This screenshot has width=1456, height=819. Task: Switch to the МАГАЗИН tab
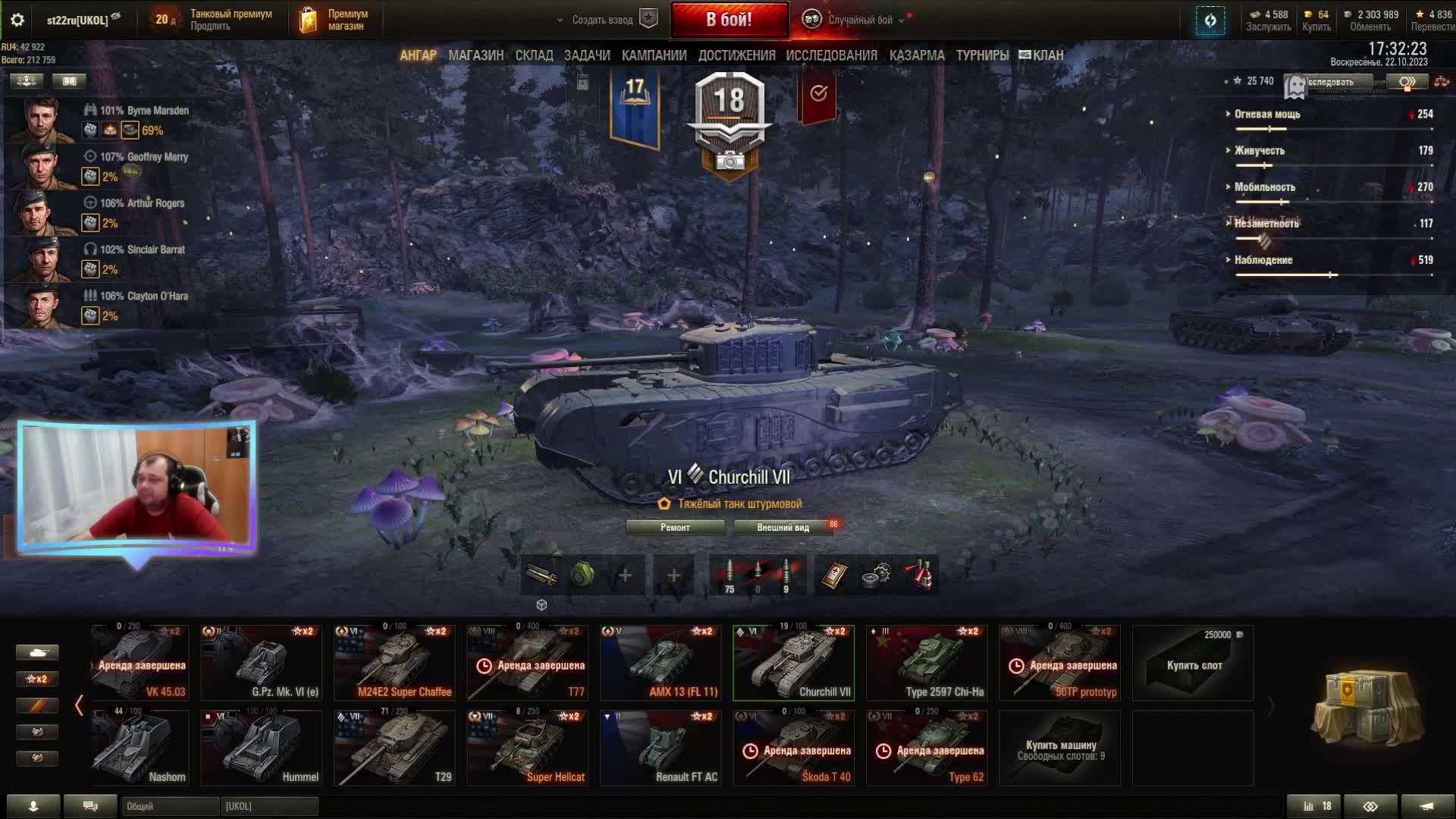475,55
